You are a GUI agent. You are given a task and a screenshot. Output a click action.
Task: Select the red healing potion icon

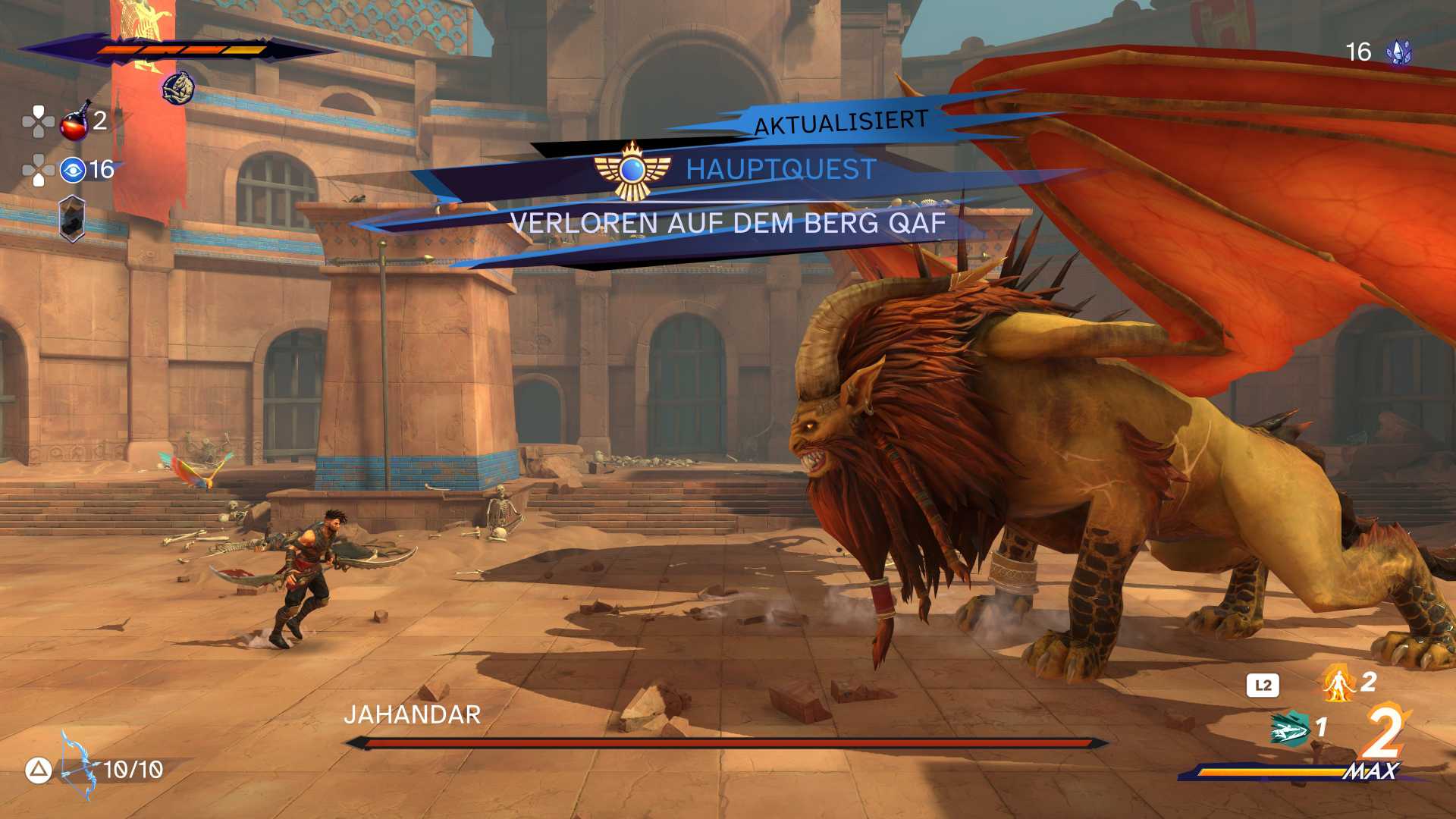[74, 122]
